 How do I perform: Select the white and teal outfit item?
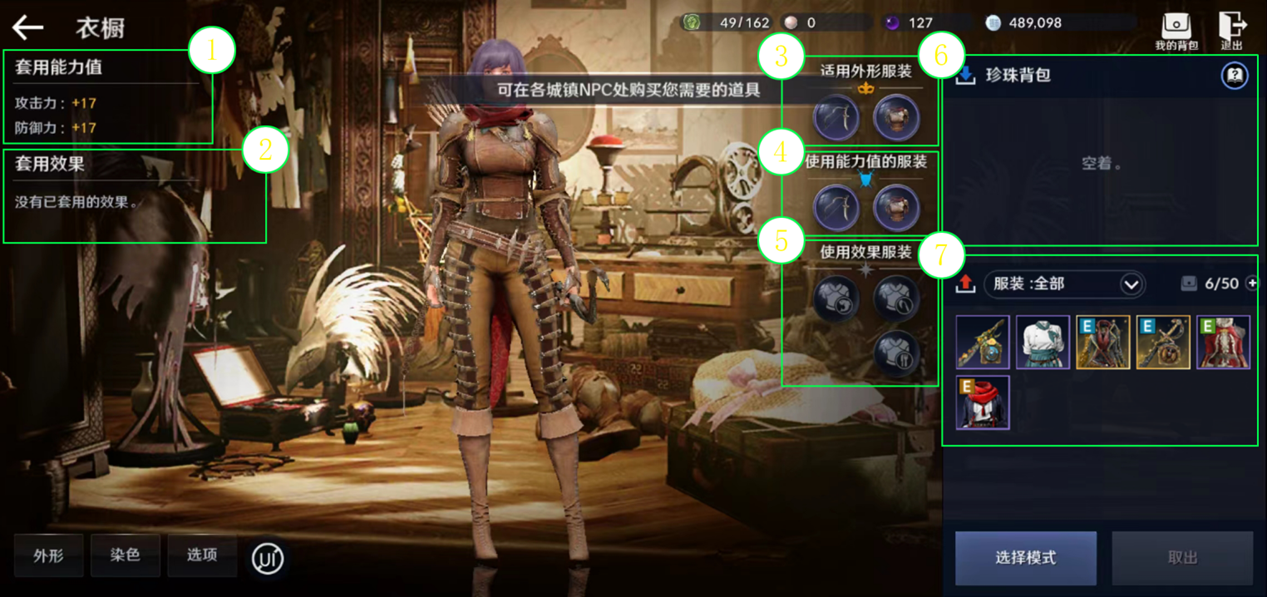(1043, 342)
